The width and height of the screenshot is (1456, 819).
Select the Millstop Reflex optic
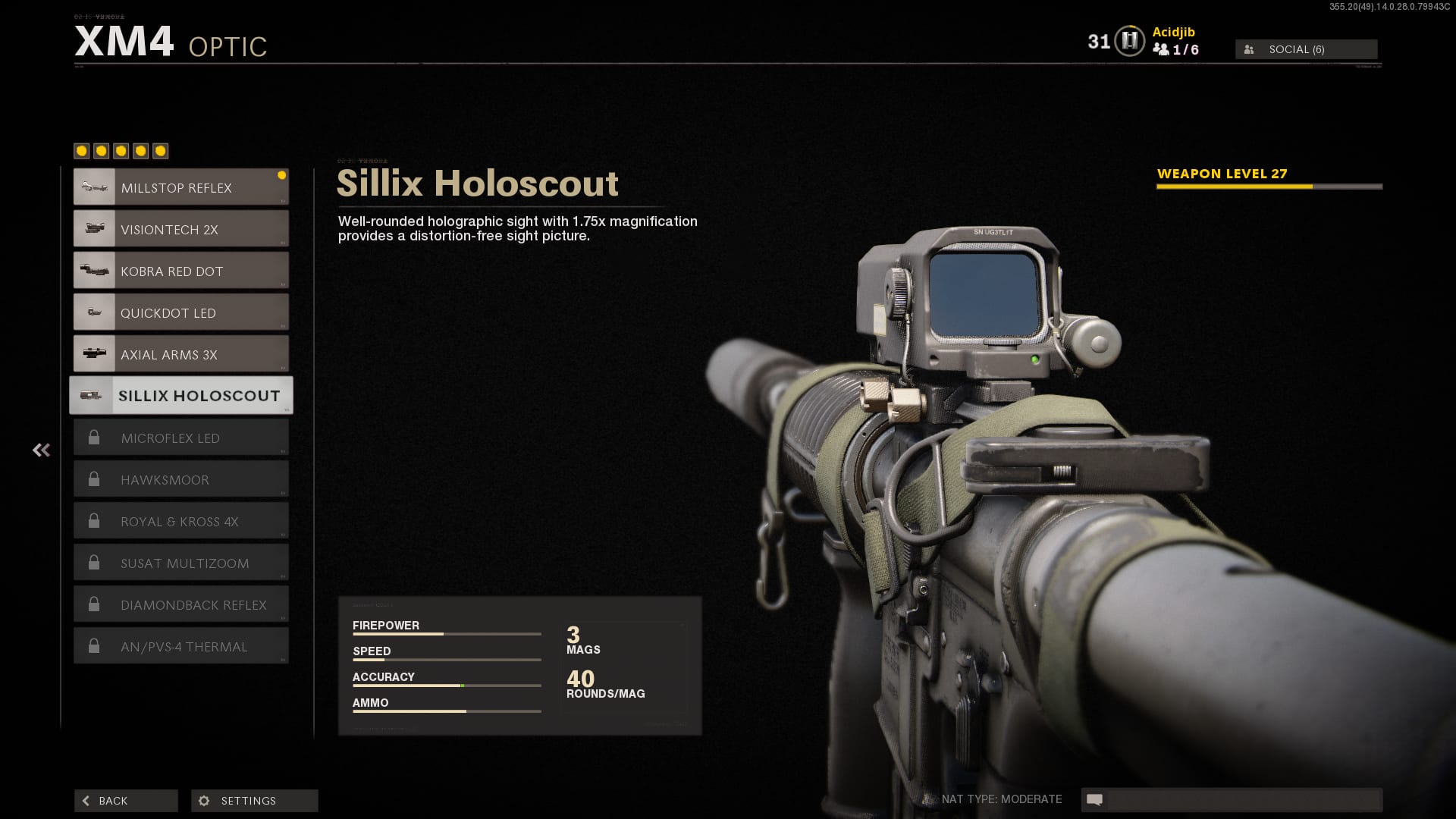[180, 187]
